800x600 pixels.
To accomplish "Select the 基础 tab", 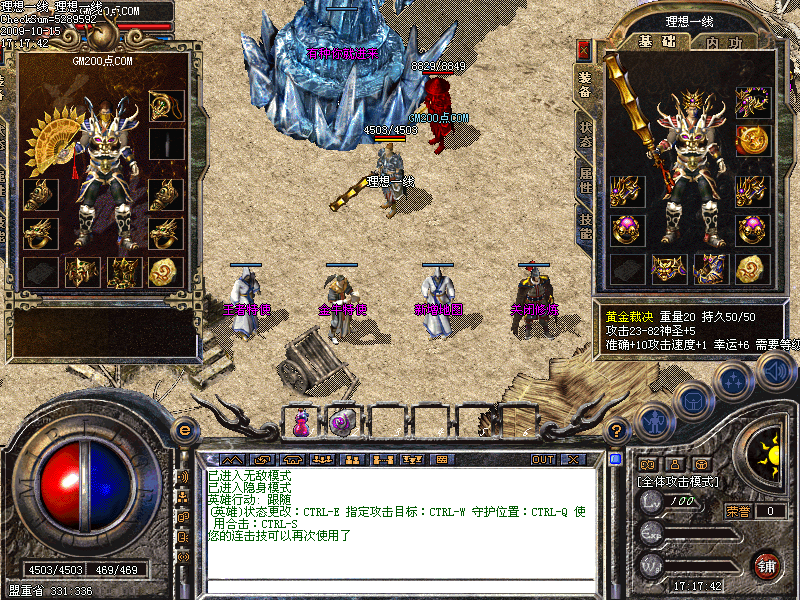I will tap(658, 42).
